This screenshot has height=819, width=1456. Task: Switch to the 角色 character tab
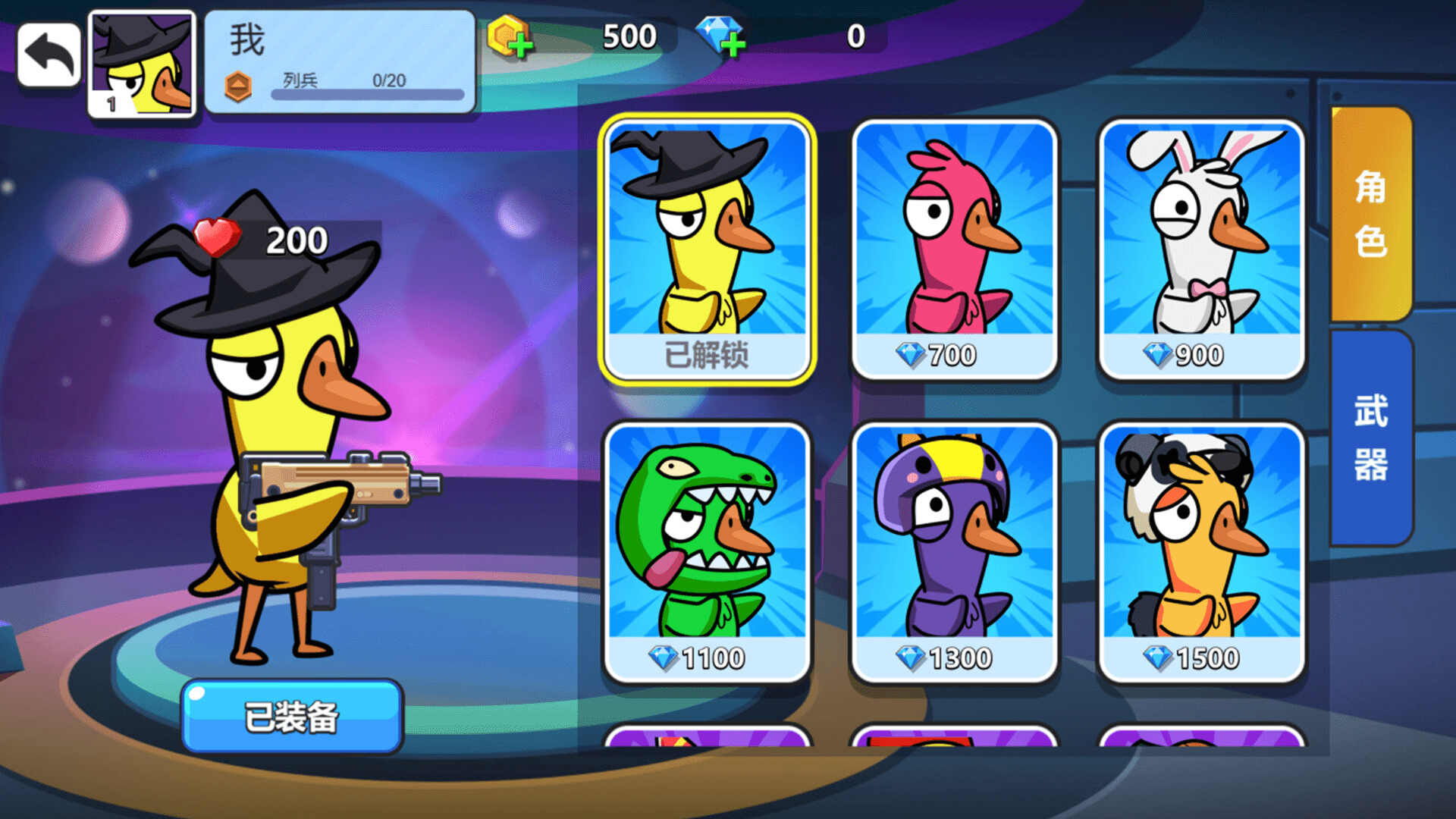point(1370,215)
